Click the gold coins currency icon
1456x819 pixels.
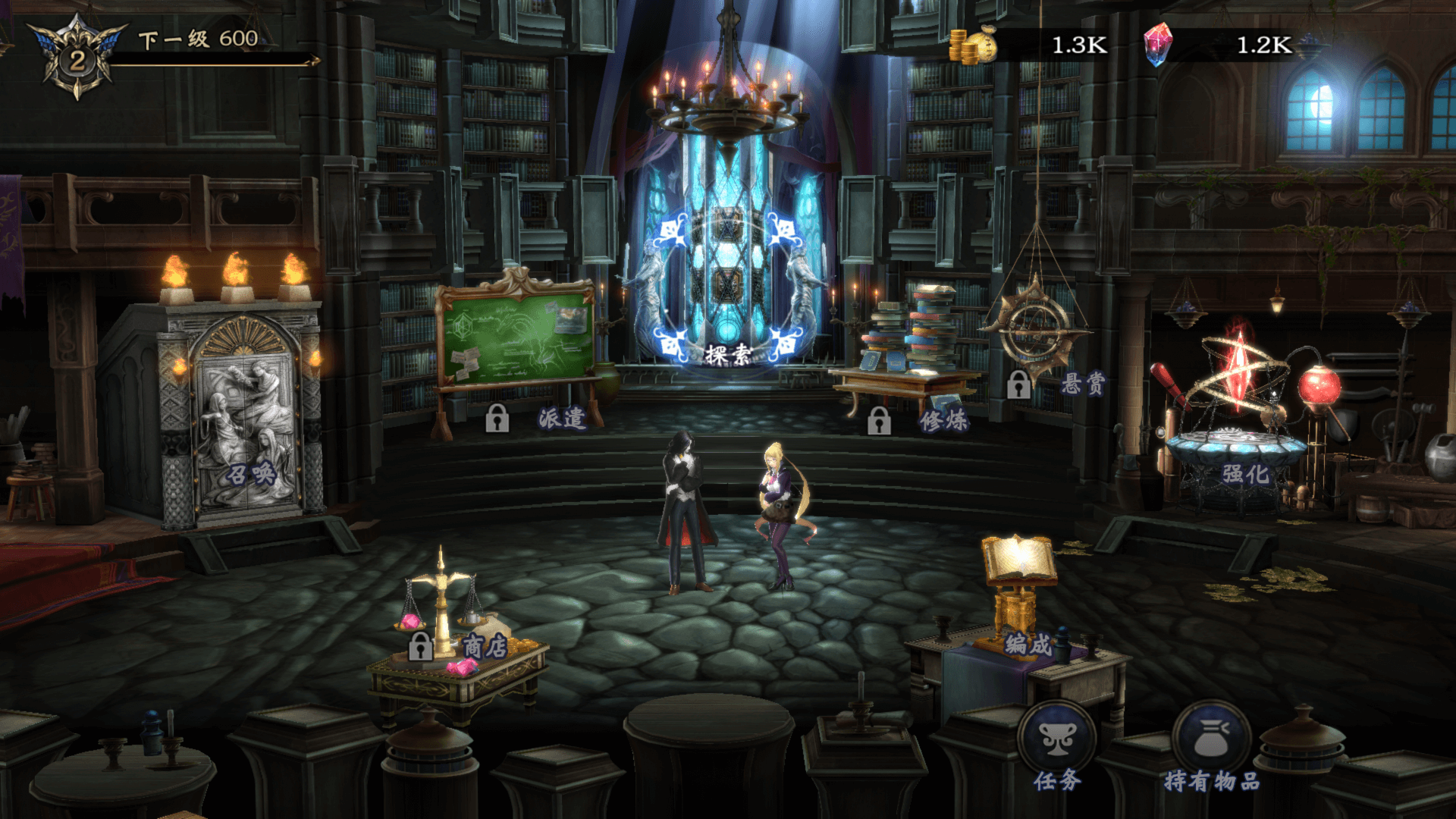[x=973, y=45]
